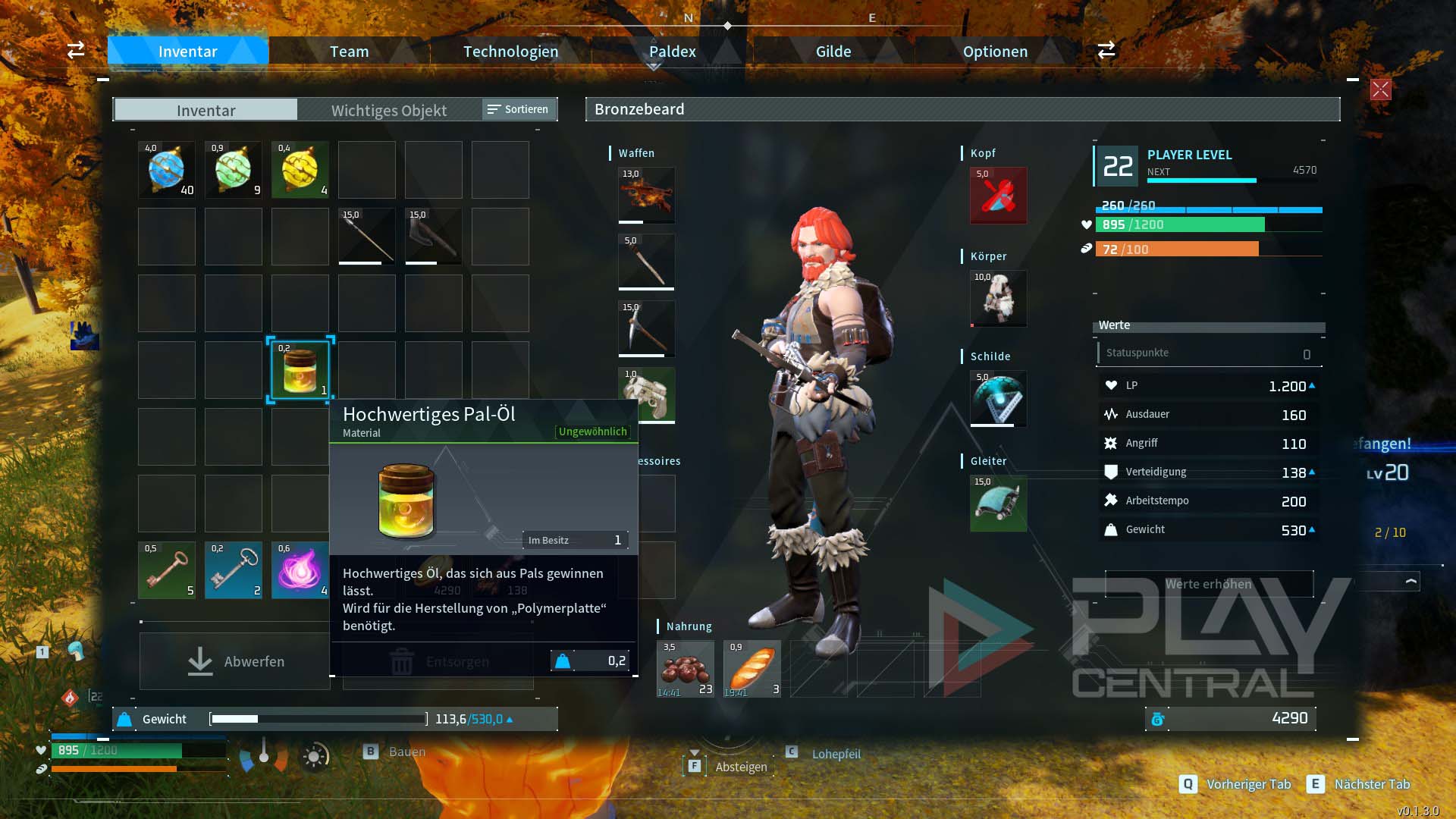Choose the shield equipment slot

(998, 399)
